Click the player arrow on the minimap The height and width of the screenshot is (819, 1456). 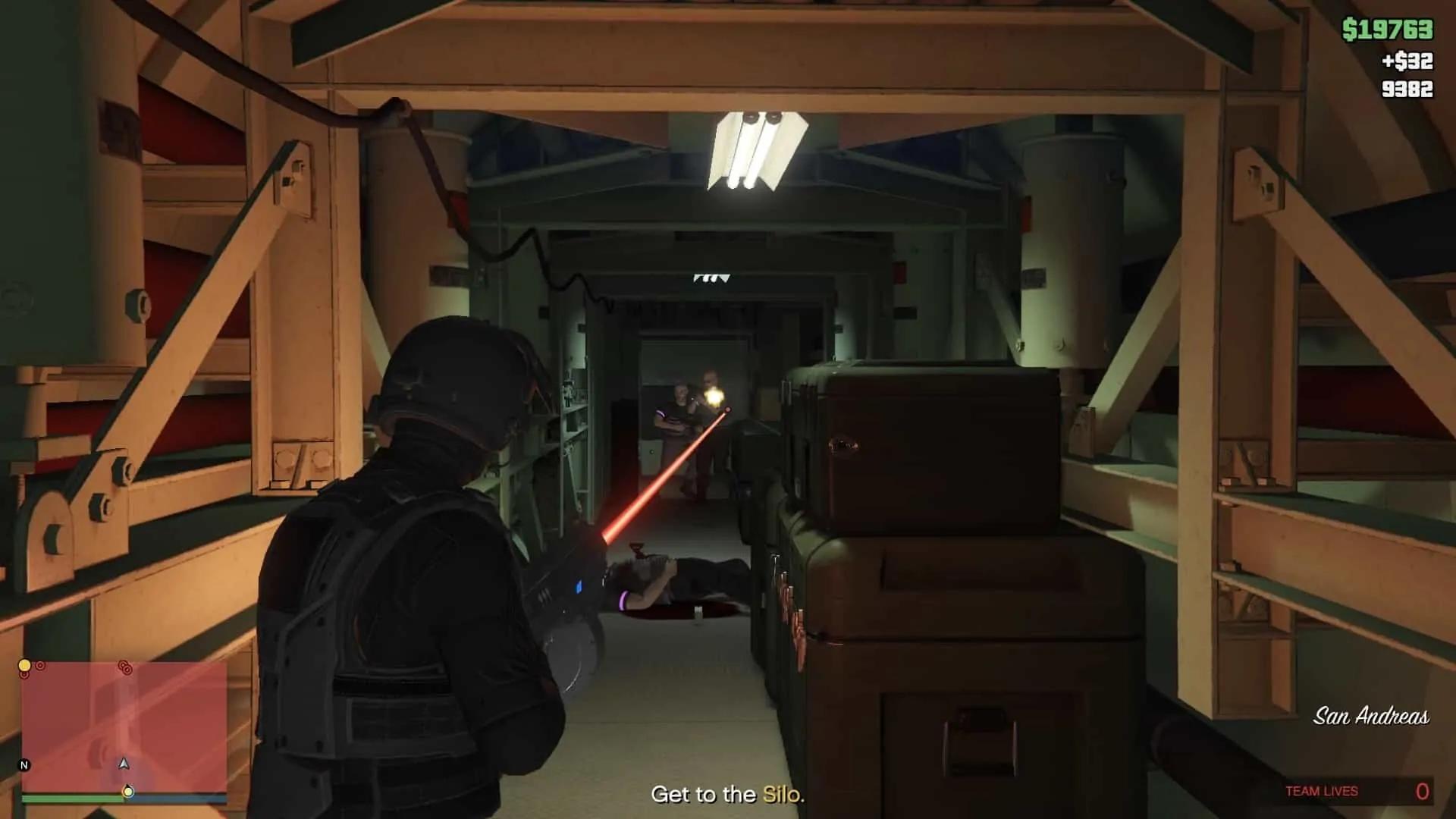[x=124, y=764]
